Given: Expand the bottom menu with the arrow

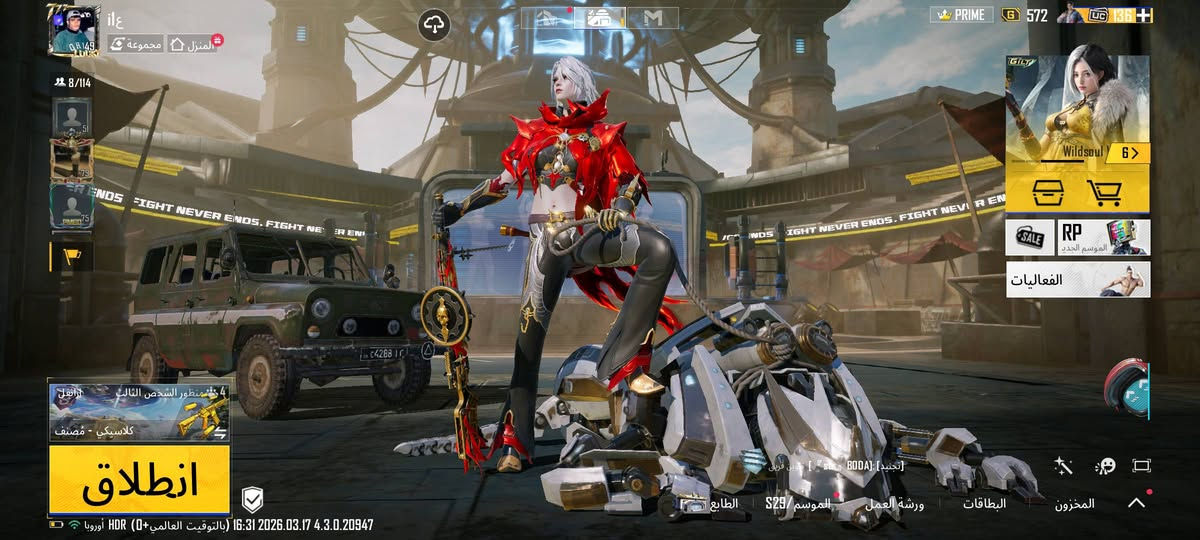Looking at the screenshot, I should tap(1136, 503).
